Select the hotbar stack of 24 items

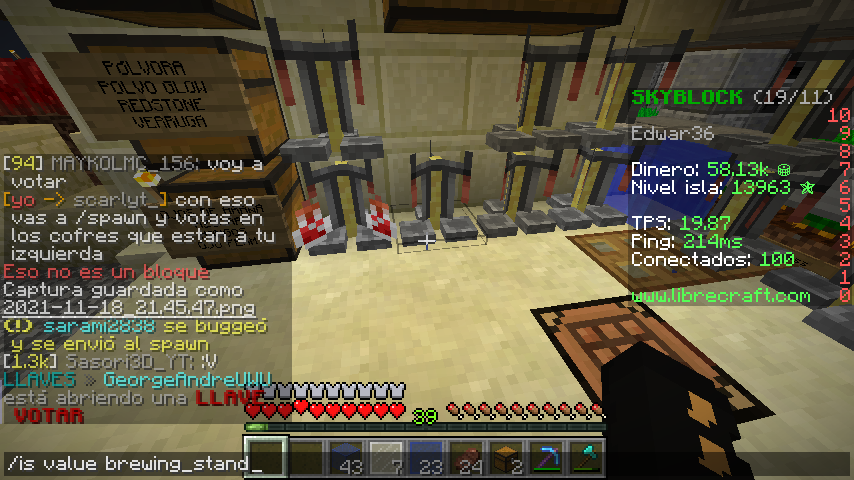(x=466, y=457)
